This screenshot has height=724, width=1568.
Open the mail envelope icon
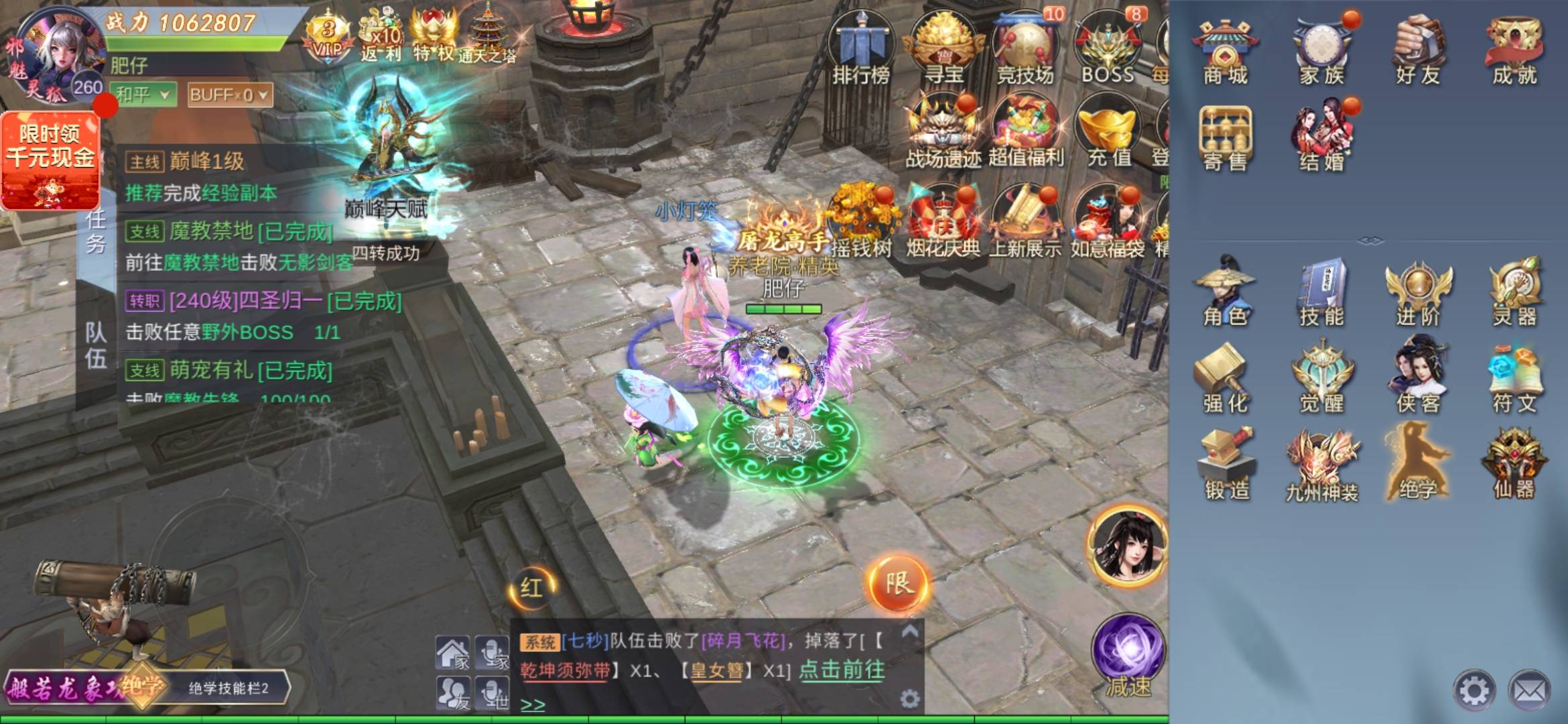pyautogui.click(x=1530, y=690)
